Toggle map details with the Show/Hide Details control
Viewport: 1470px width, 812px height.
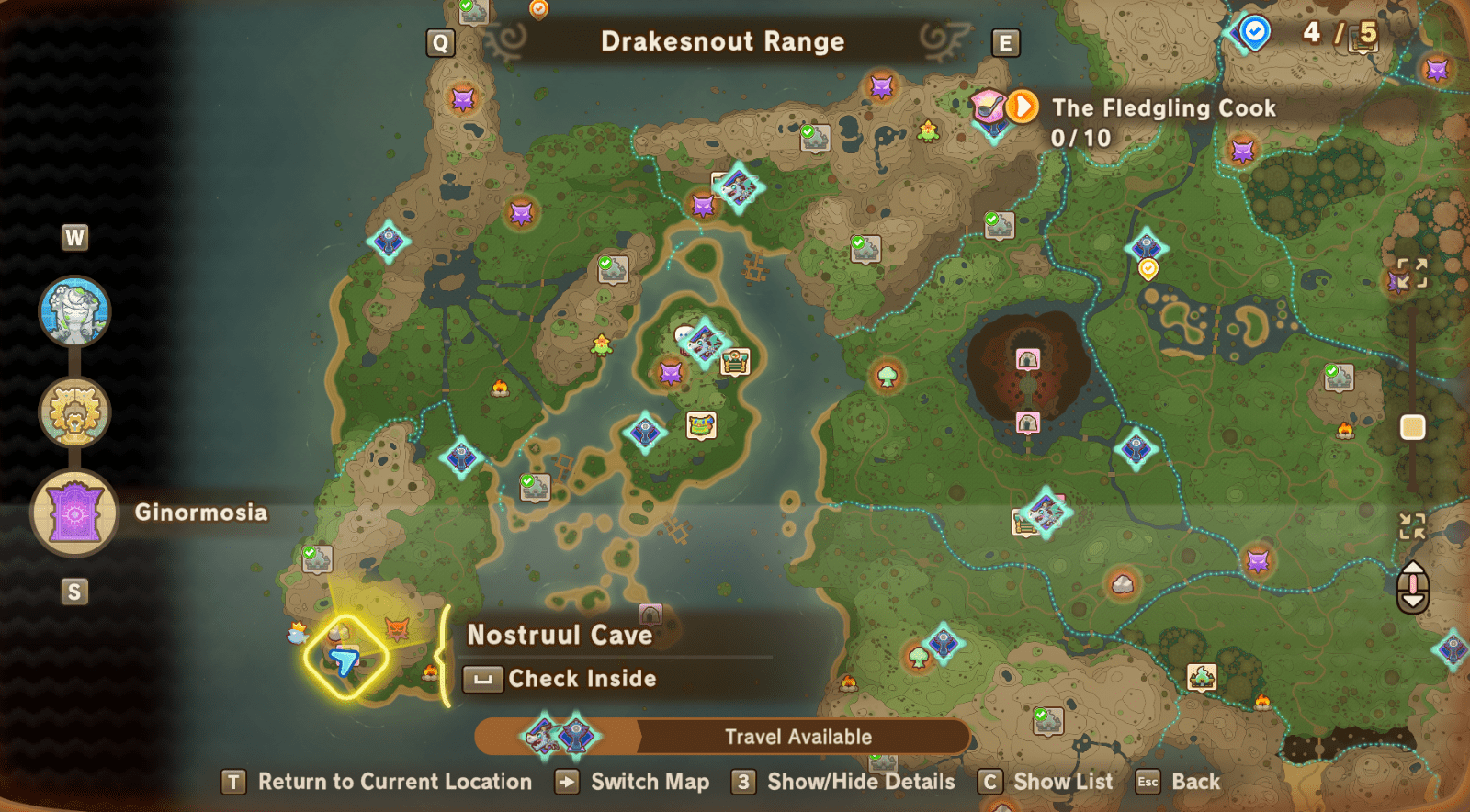coord(859,783)
